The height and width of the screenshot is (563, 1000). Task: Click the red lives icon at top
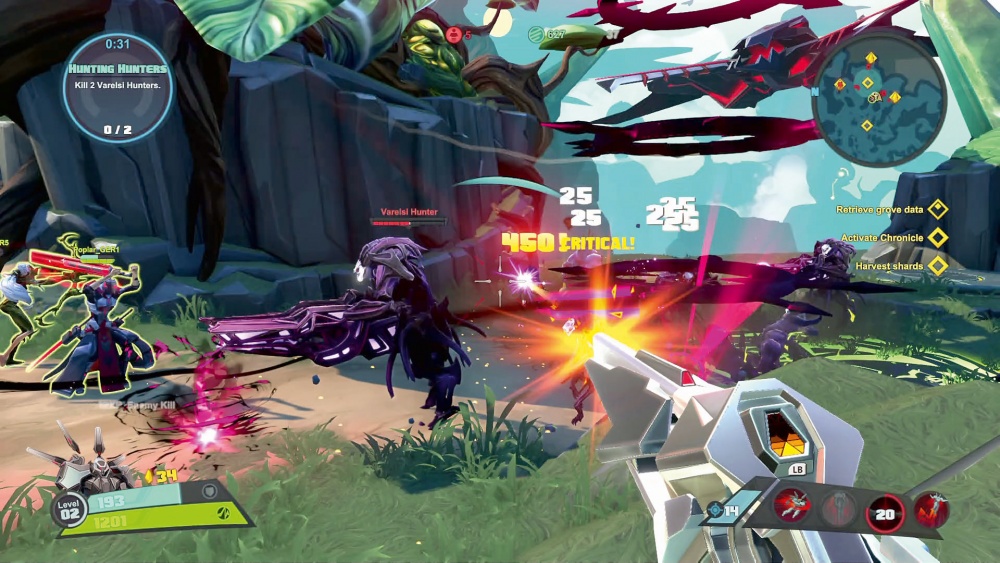click(455, 35)
